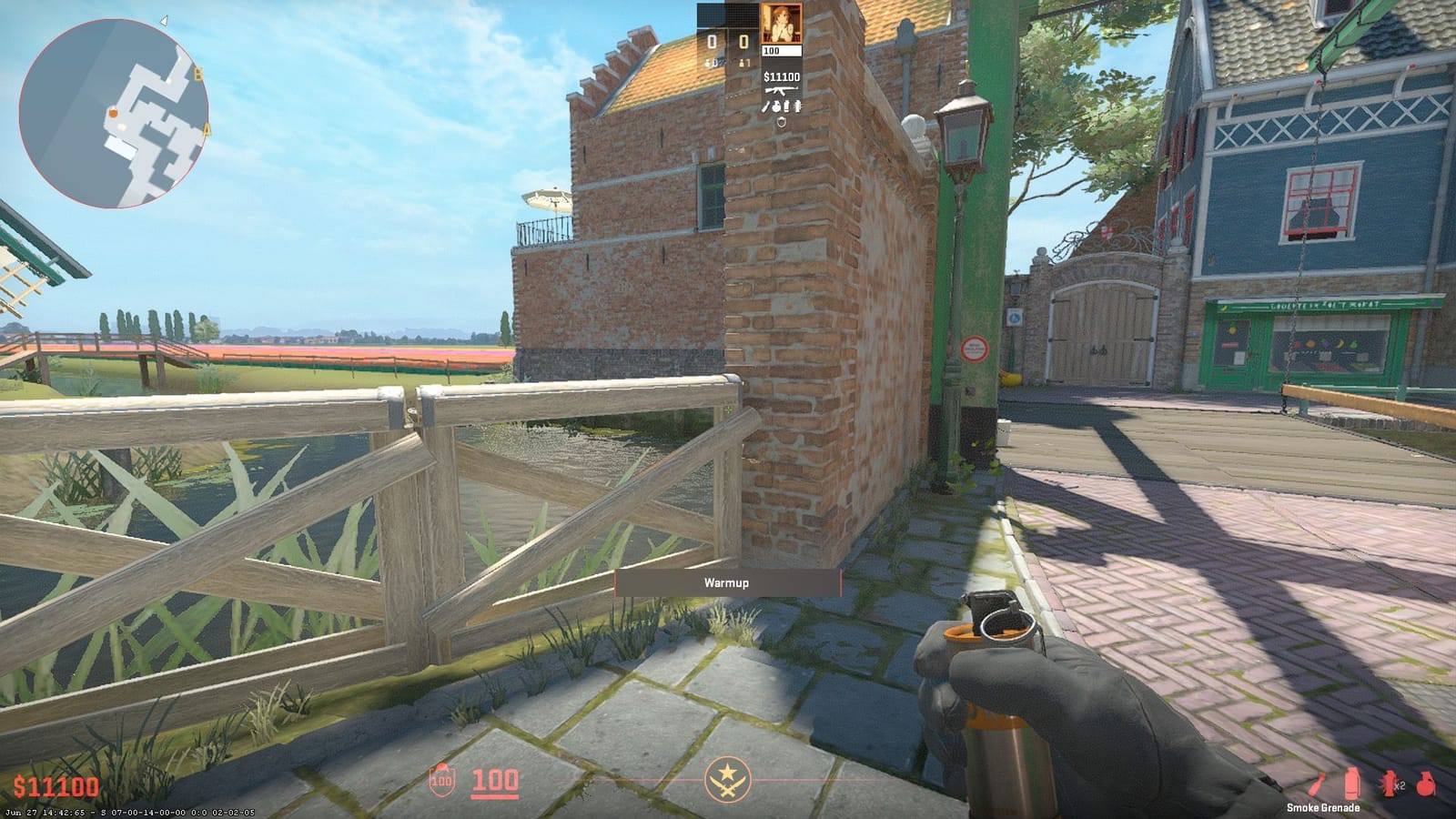The height and width of the screenshot is (819, 1456).
Task: Click the HE Grenade icon at the far bottom right
Action: (x=1424, y=783)
